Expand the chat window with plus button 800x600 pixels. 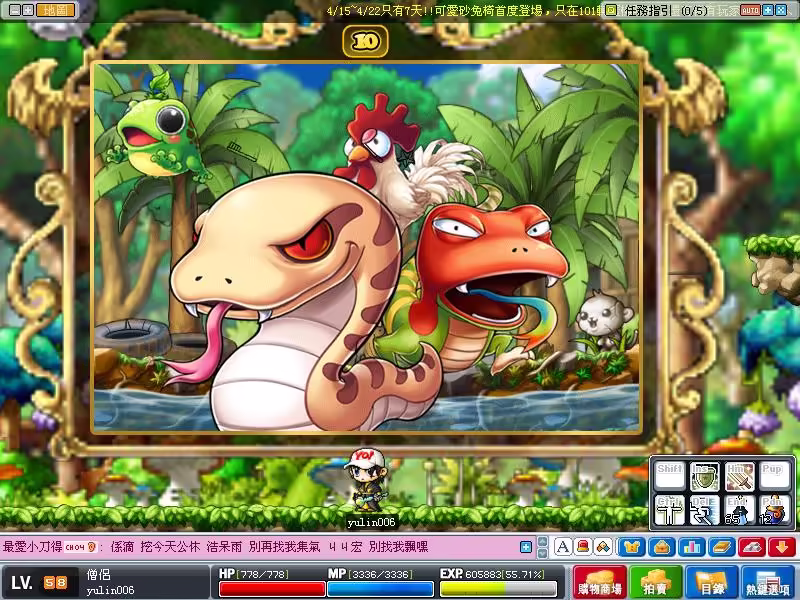pos(526,547)
